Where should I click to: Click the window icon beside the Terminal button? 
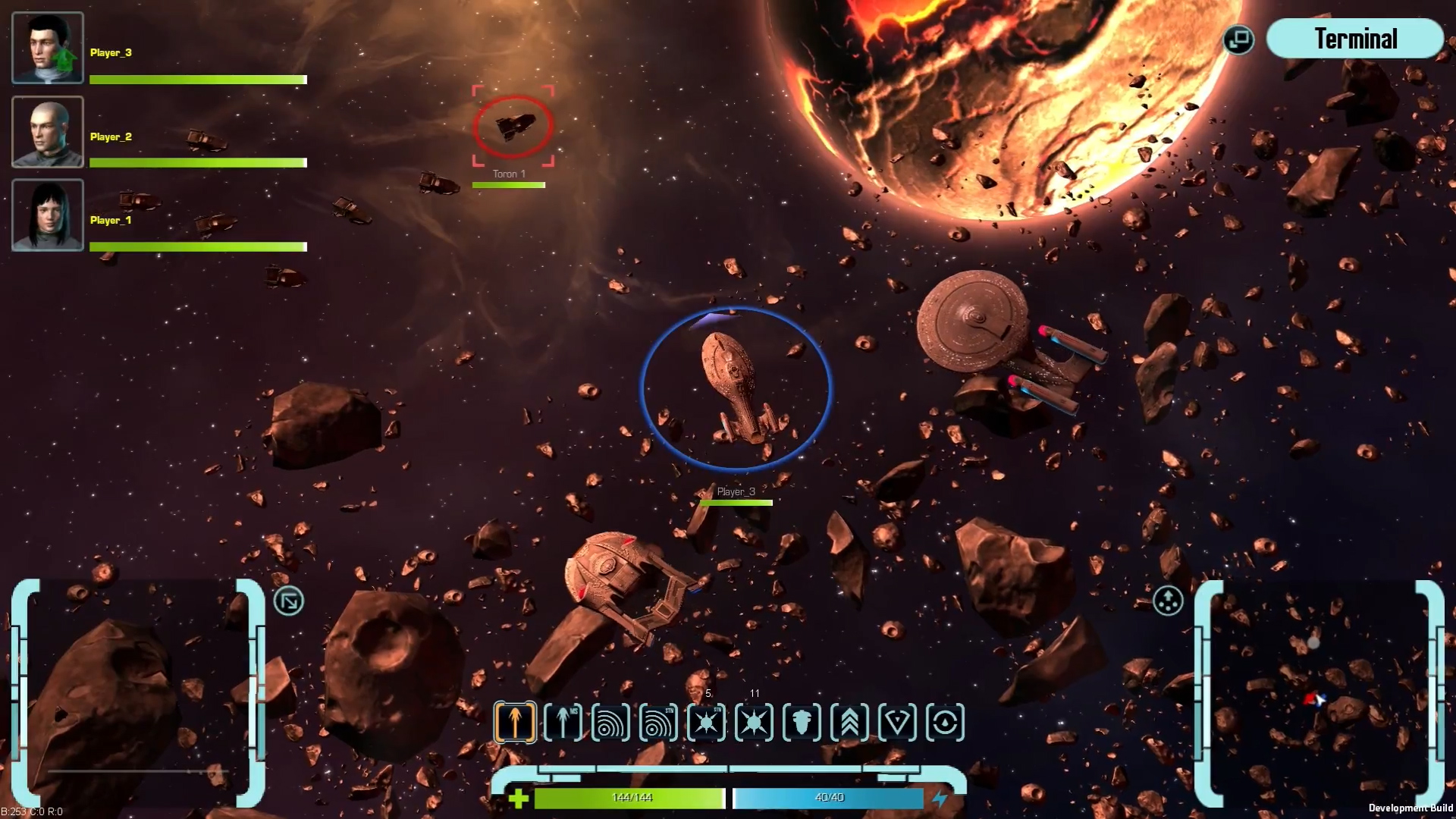pos(1238,37)
